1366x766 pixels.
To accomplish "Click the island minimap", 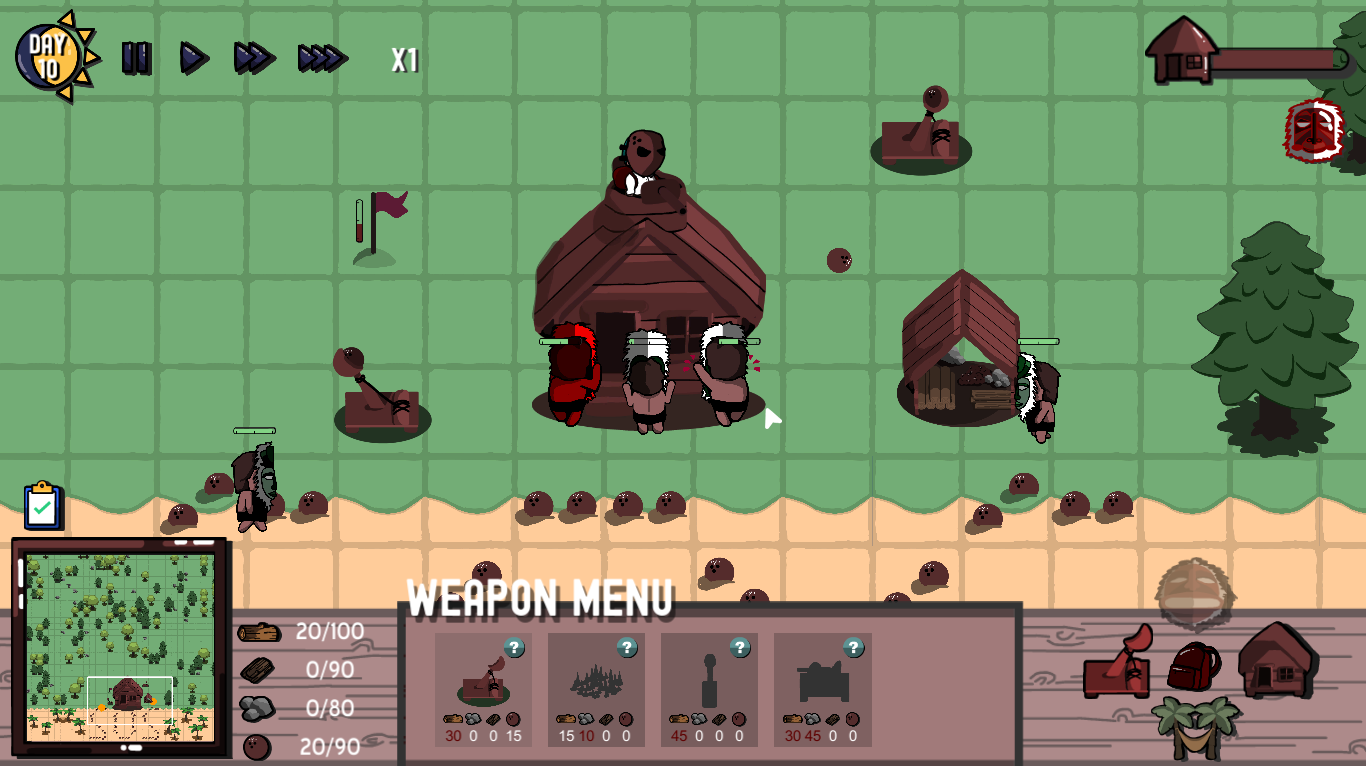I will click(119, 647).
